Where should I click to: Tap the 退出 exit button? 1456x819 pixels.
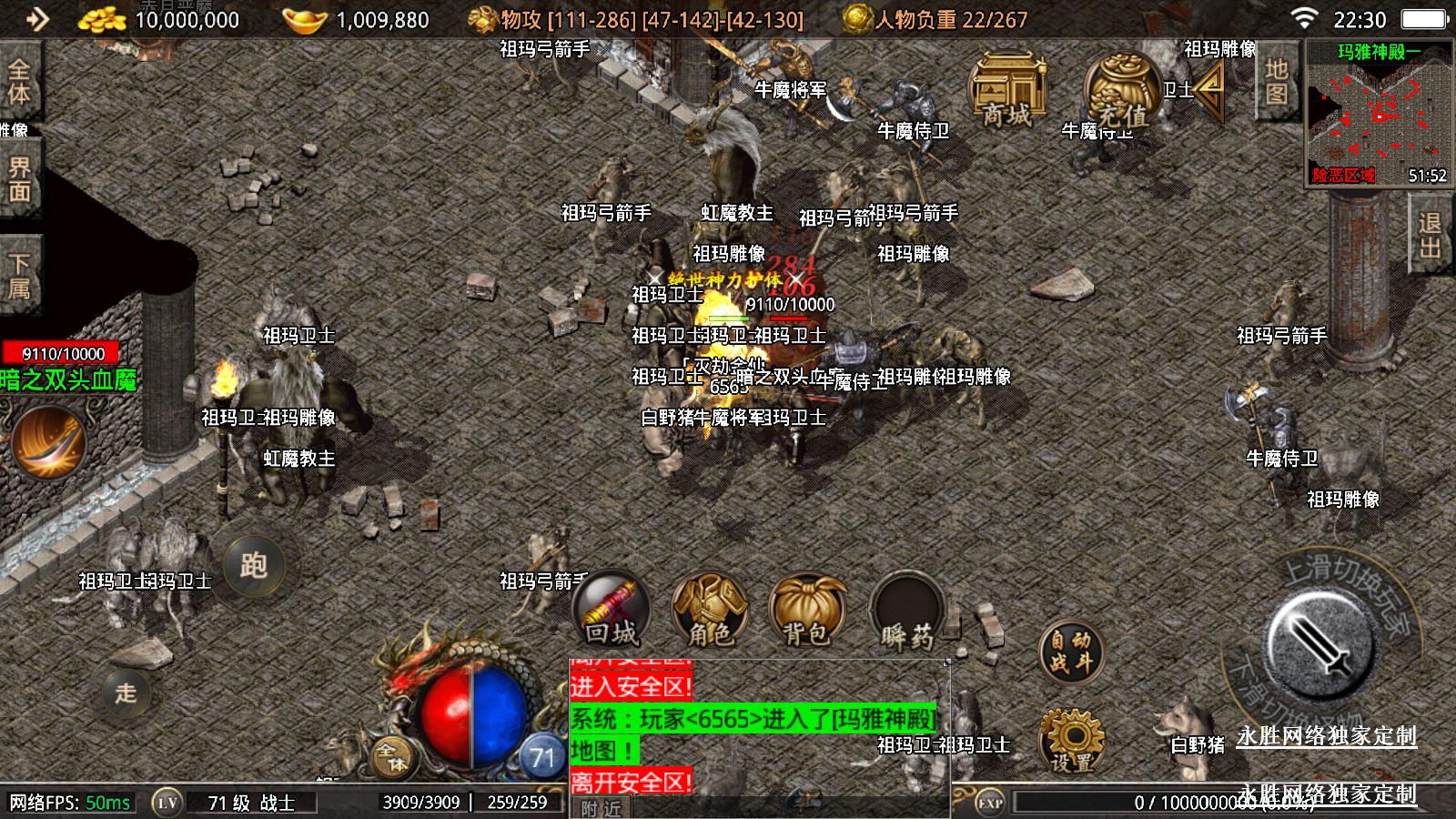[x=1430, y=236]
